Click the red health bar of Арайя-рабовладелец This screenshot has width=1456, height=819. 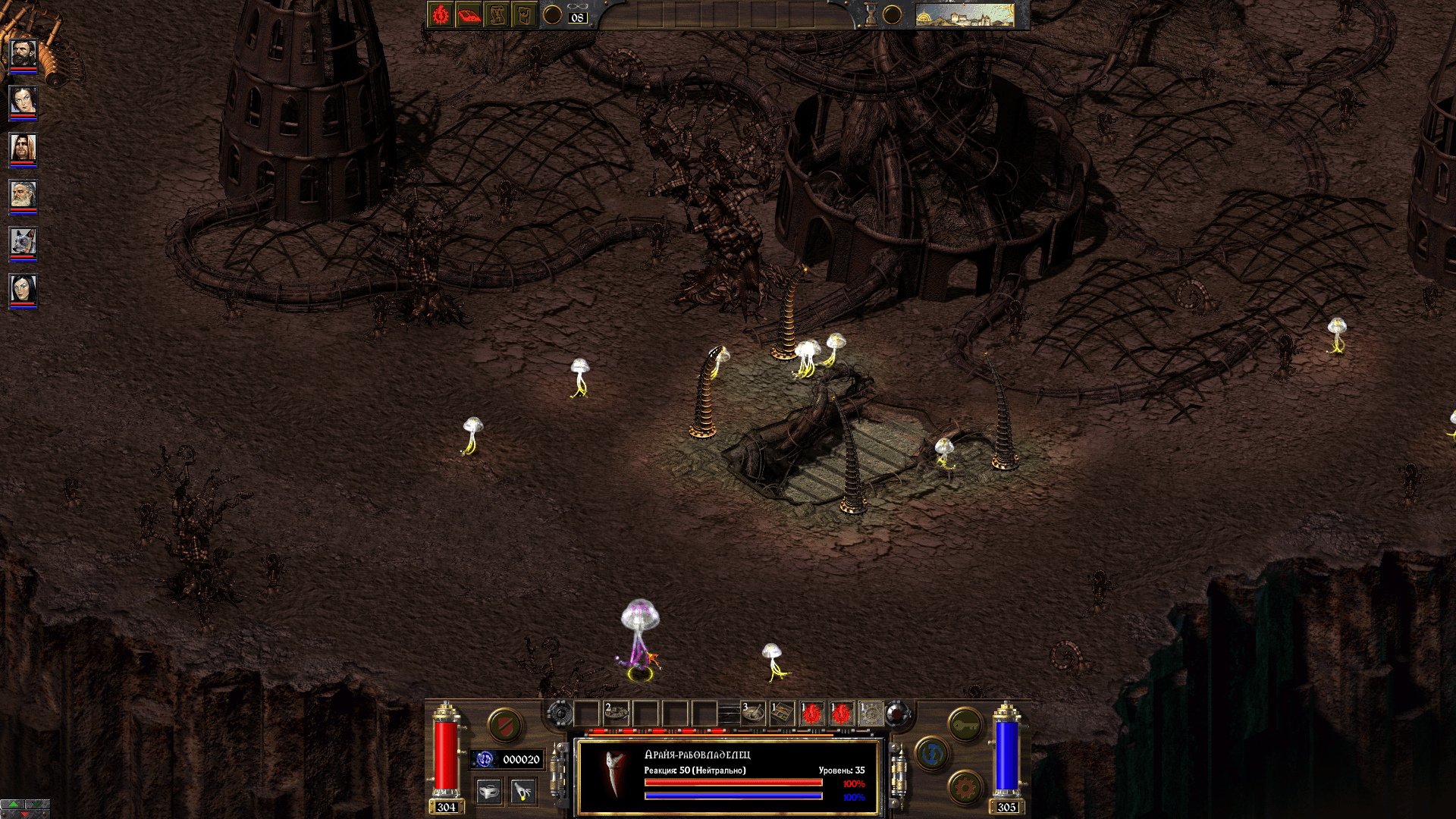click(x=733, y=783)
